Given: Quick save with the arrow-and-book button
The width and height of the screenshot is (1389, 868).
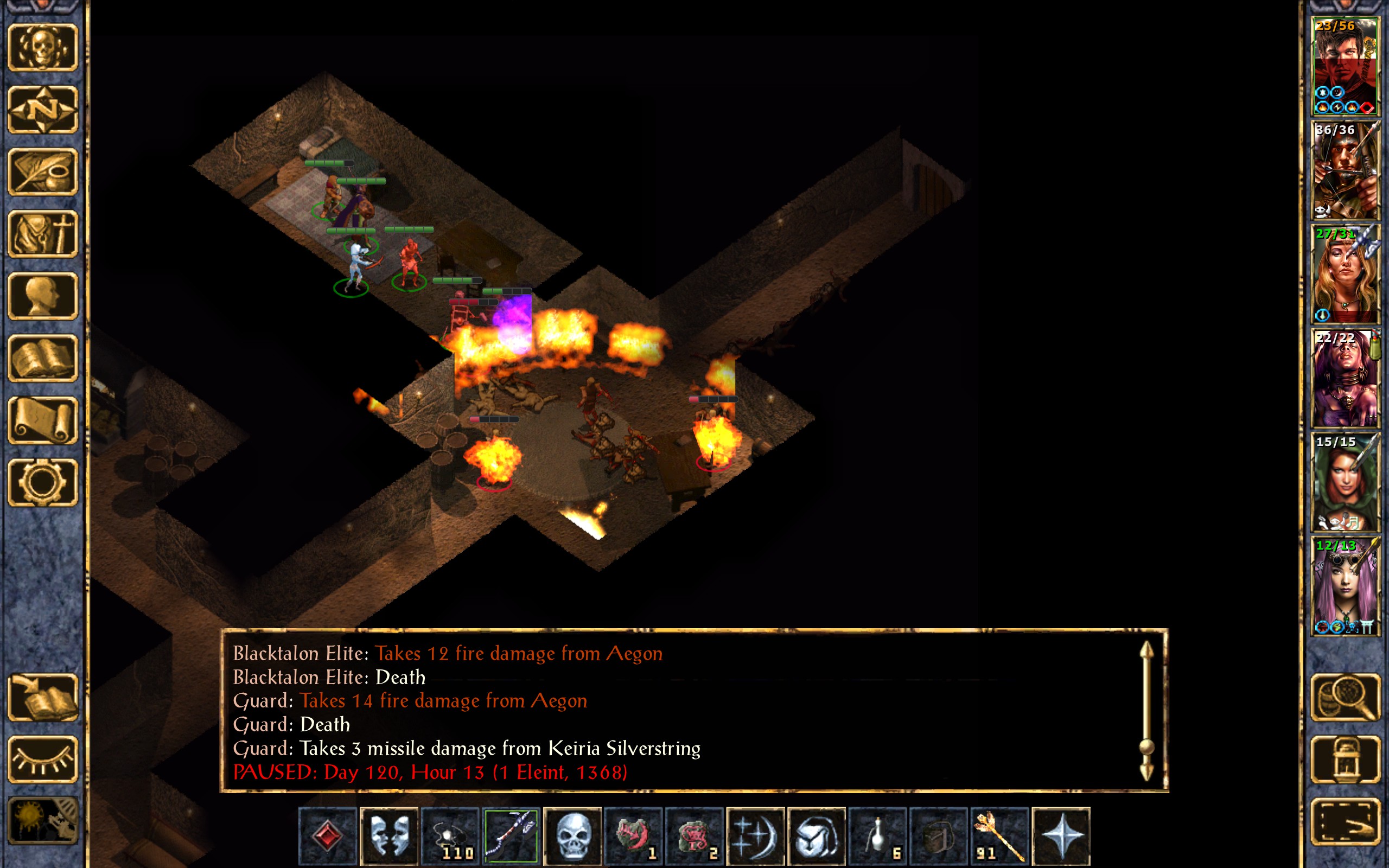Looking at the screenshot, I should (x=42, y=697).
